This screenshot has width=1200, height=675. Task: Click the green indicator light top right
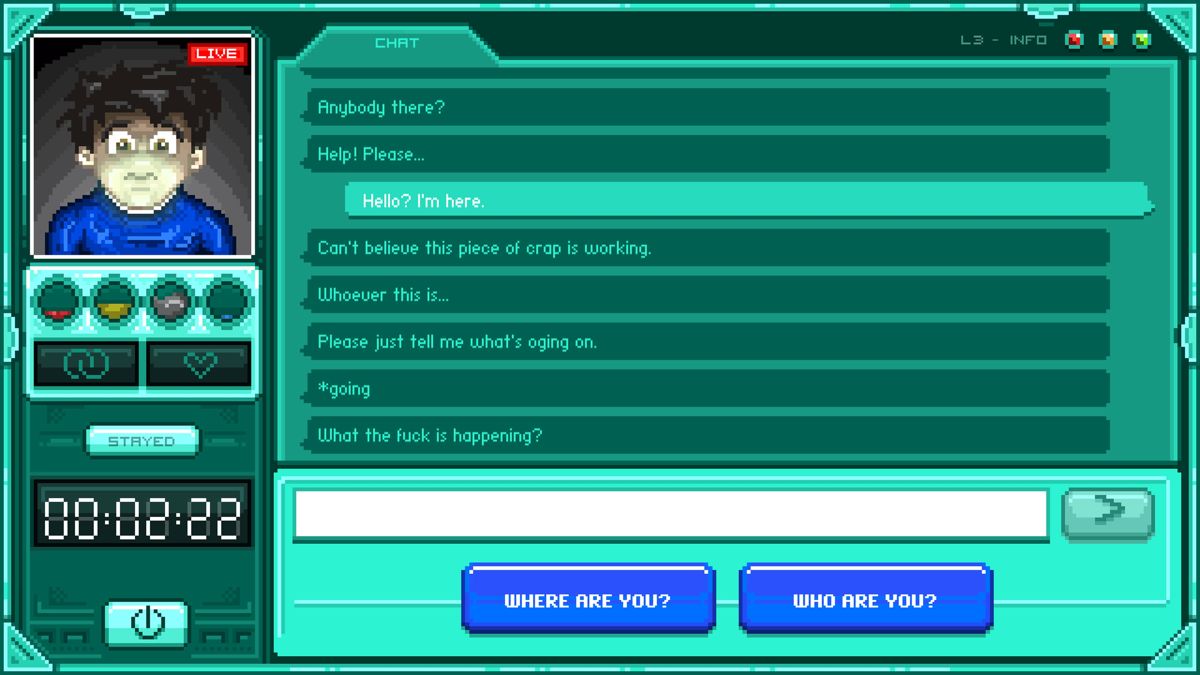(x=1141, y=40)
